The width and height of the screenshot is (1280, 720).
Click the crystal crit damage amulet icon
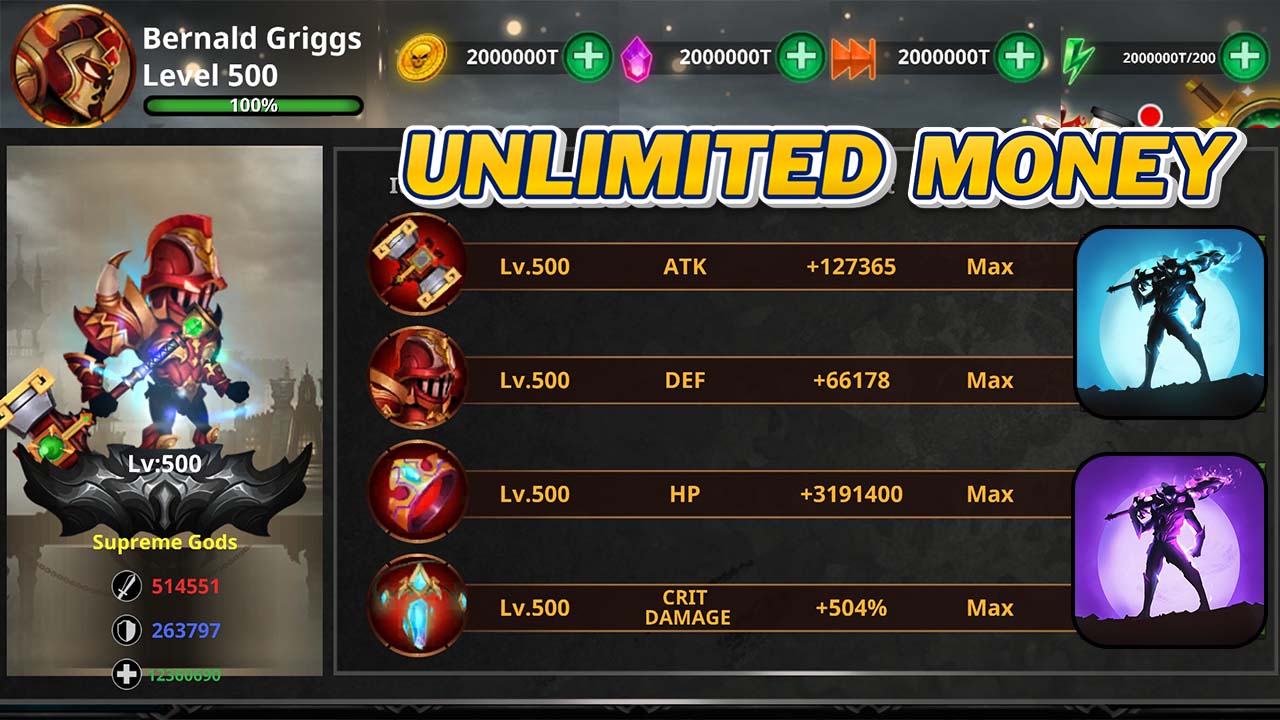[x=416, y=606]
